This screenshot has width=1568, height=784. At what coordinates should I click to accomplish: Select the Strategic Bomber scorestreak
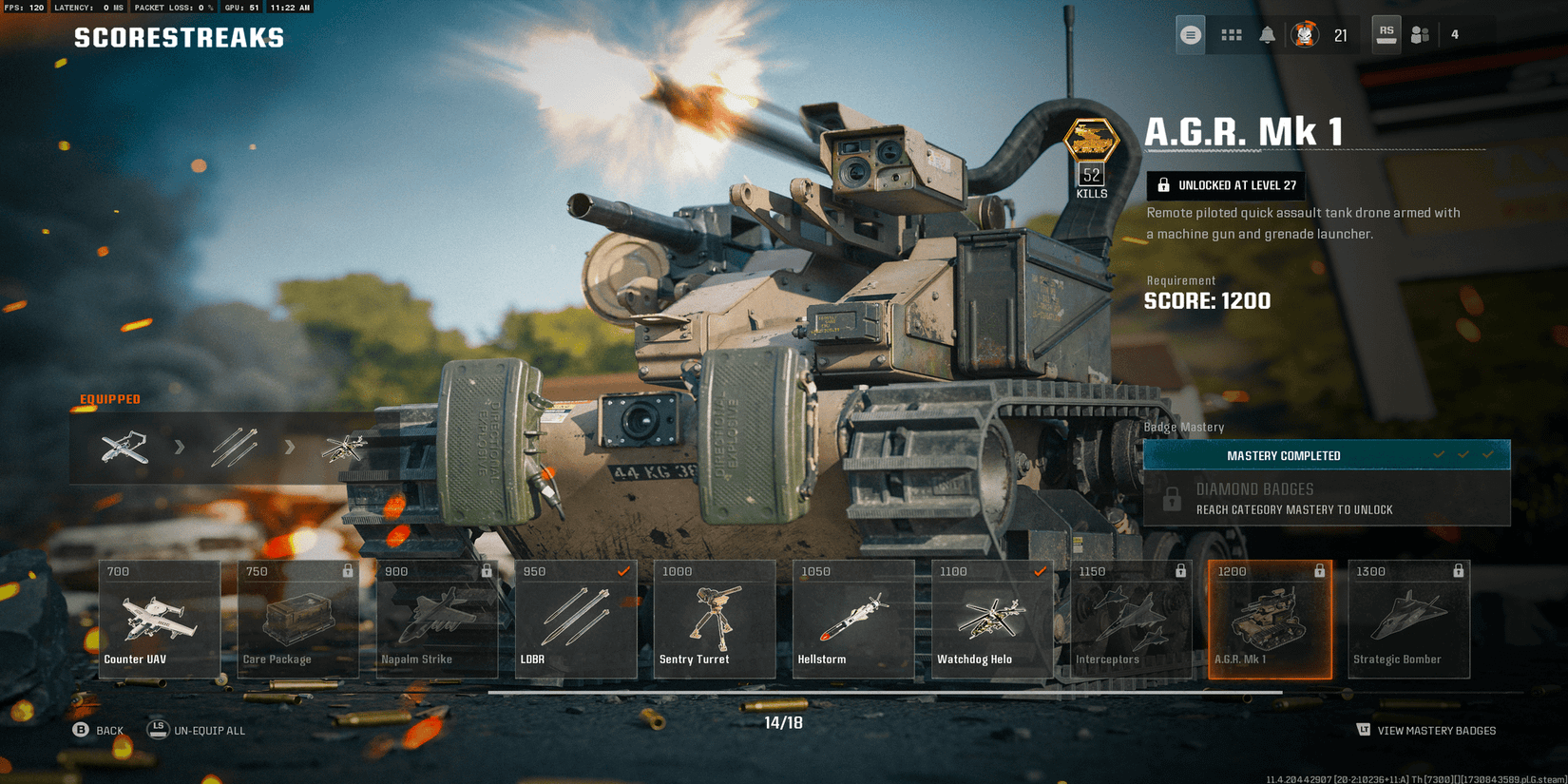tap(1407, 618)
